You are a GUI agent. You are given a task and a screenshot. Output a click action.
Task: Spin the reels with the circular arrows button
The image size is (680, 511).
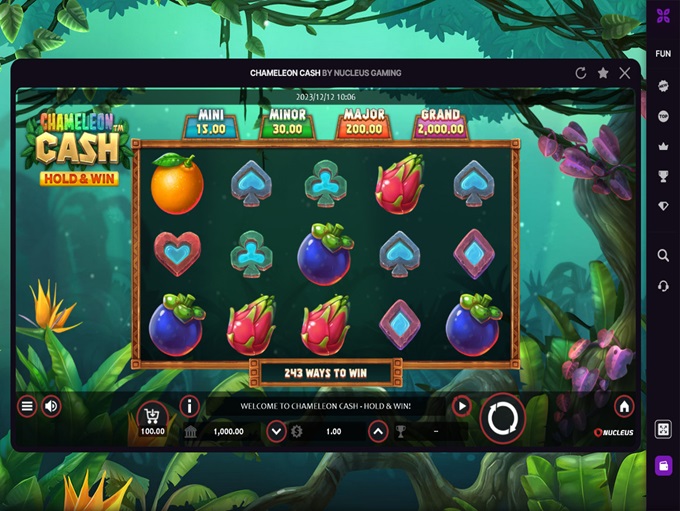(x=502, y=418)
